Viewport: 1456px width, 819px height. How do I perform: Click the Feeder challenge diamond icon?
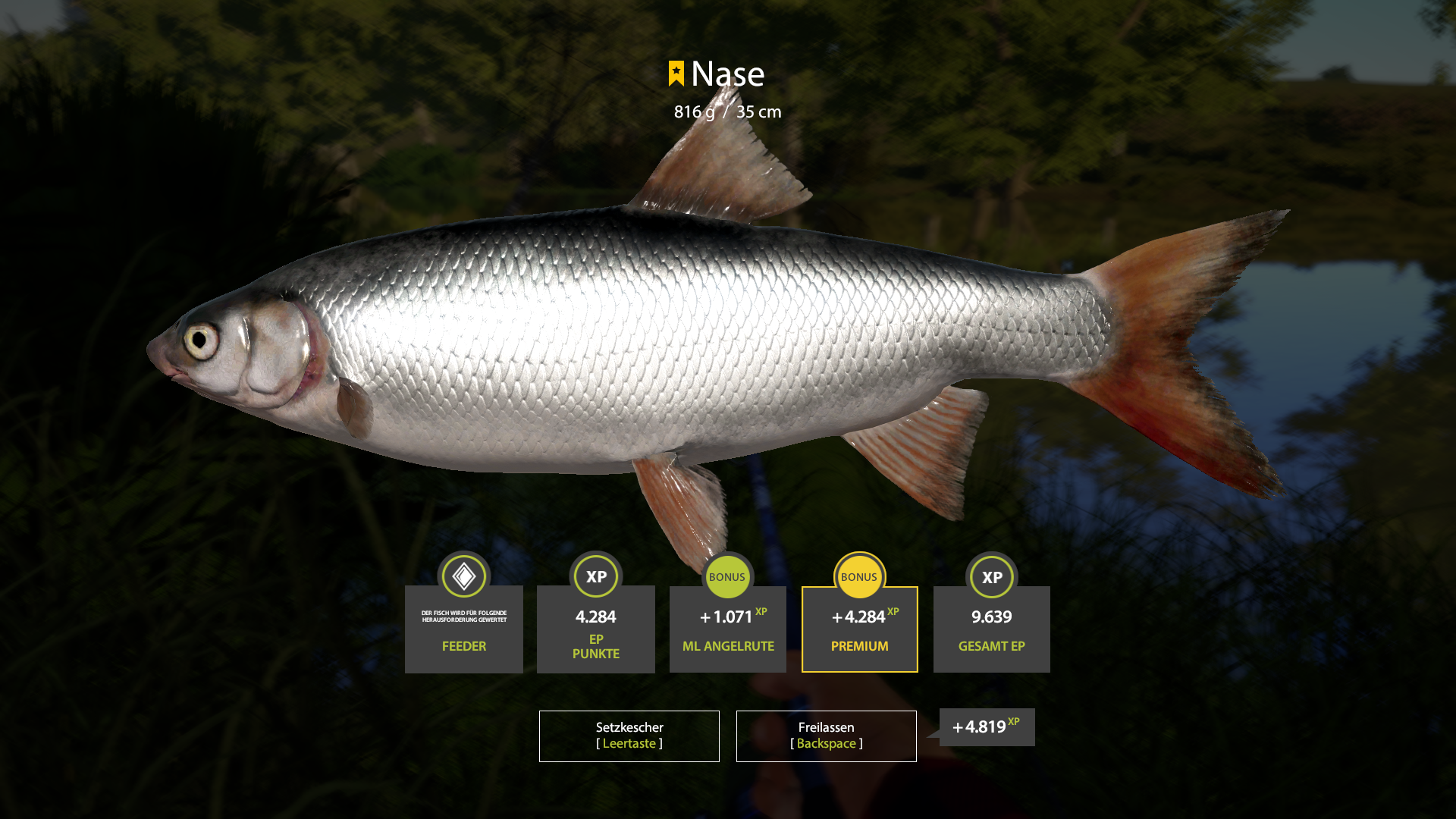(463, 576)
